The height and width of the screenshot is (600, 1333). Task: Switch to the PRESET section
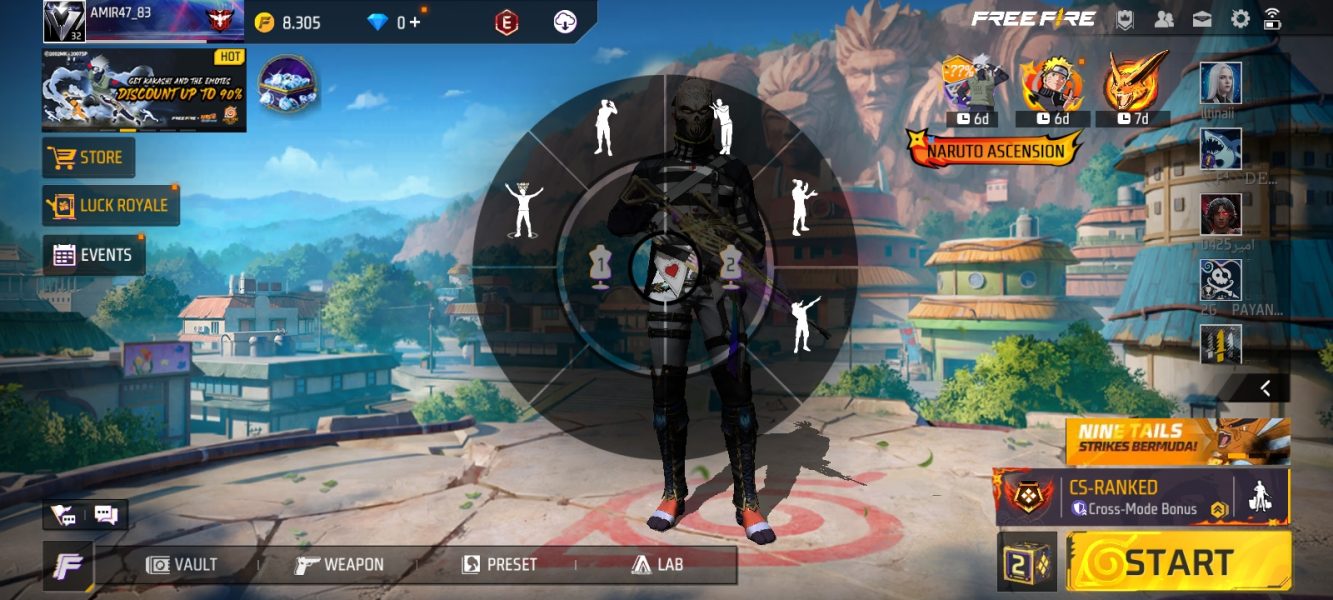point(499,565)
